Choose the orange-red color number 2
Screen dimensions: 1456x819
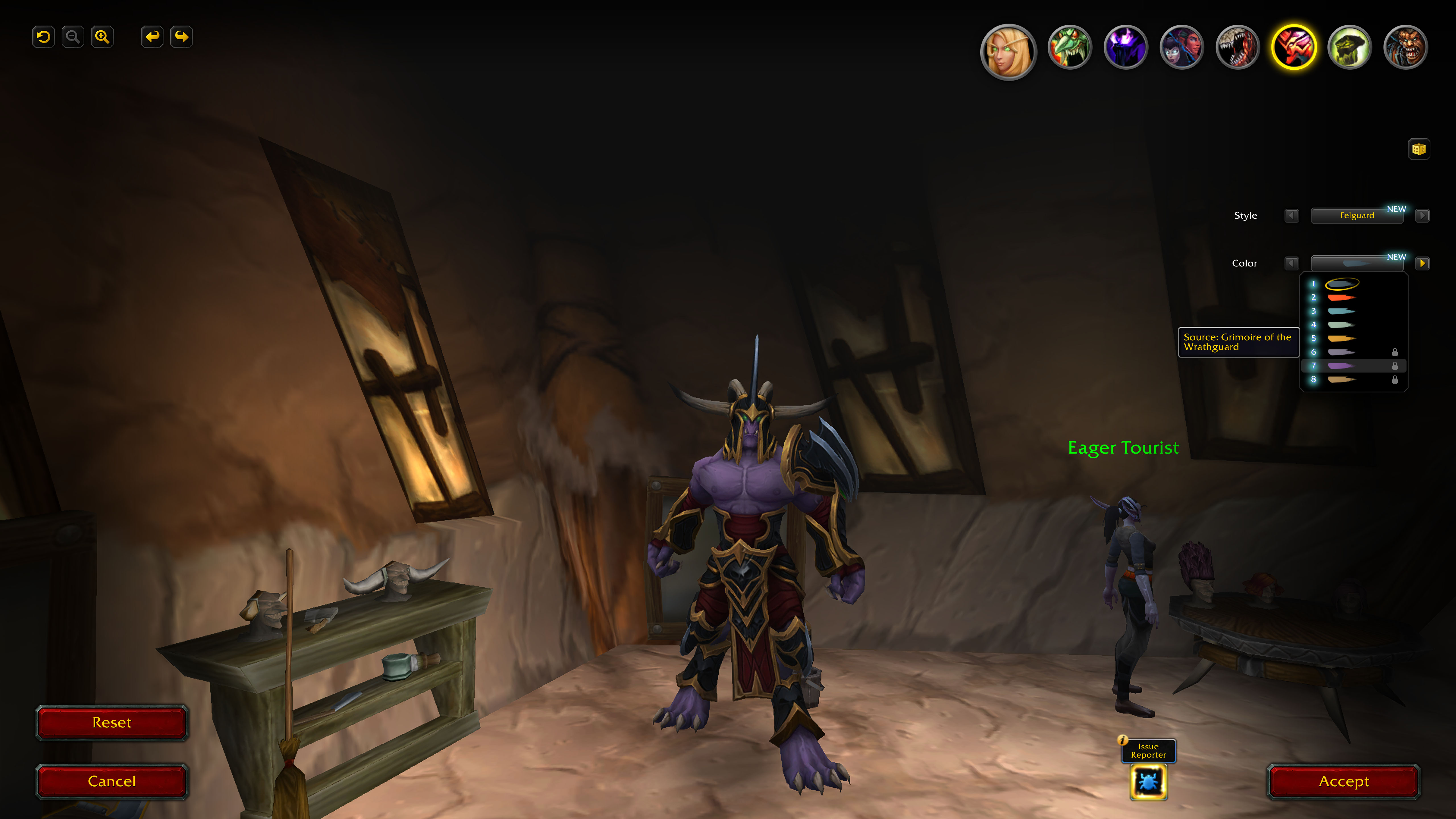pos(1341,297)
